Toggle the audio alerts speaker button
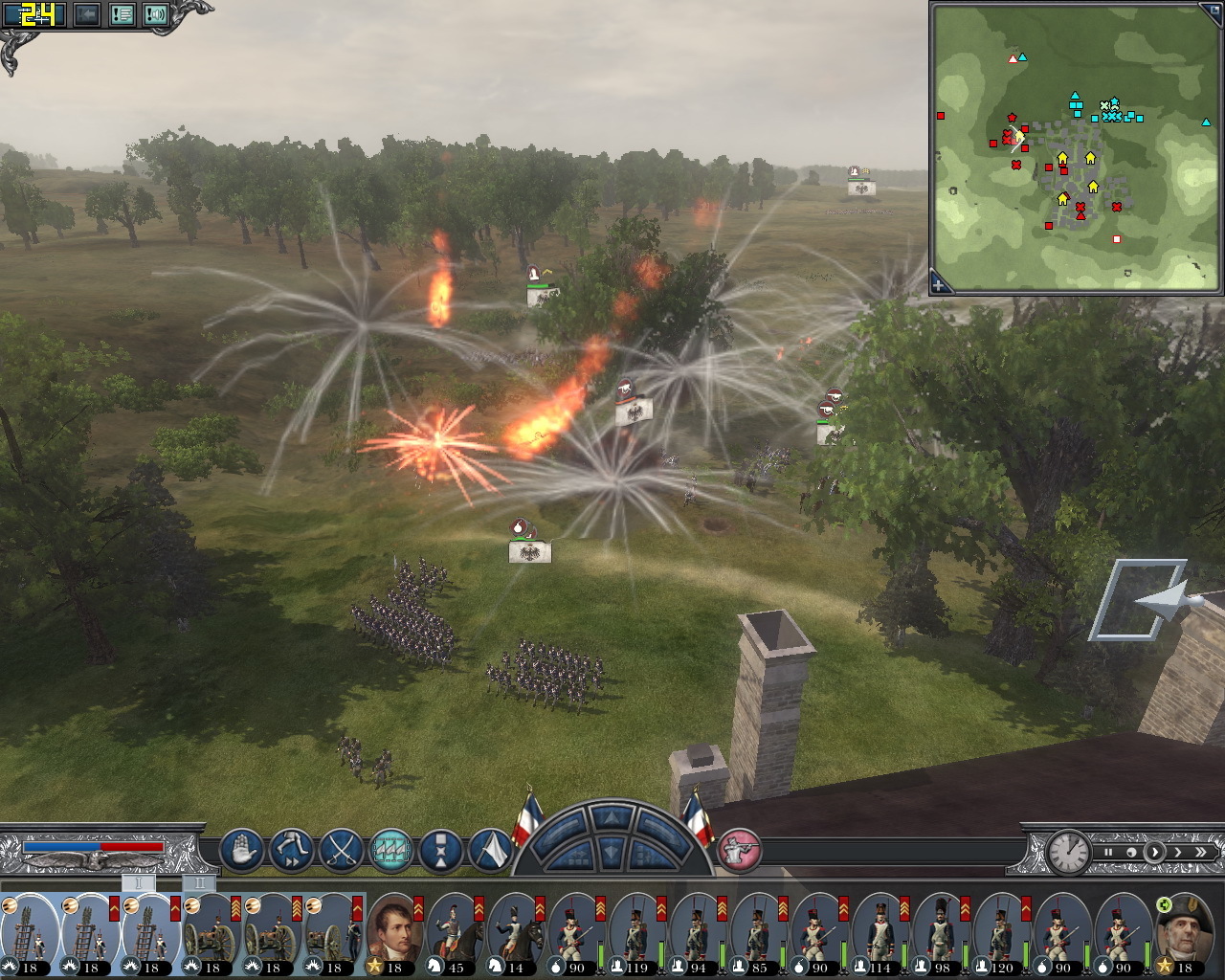 click(155, 14)
